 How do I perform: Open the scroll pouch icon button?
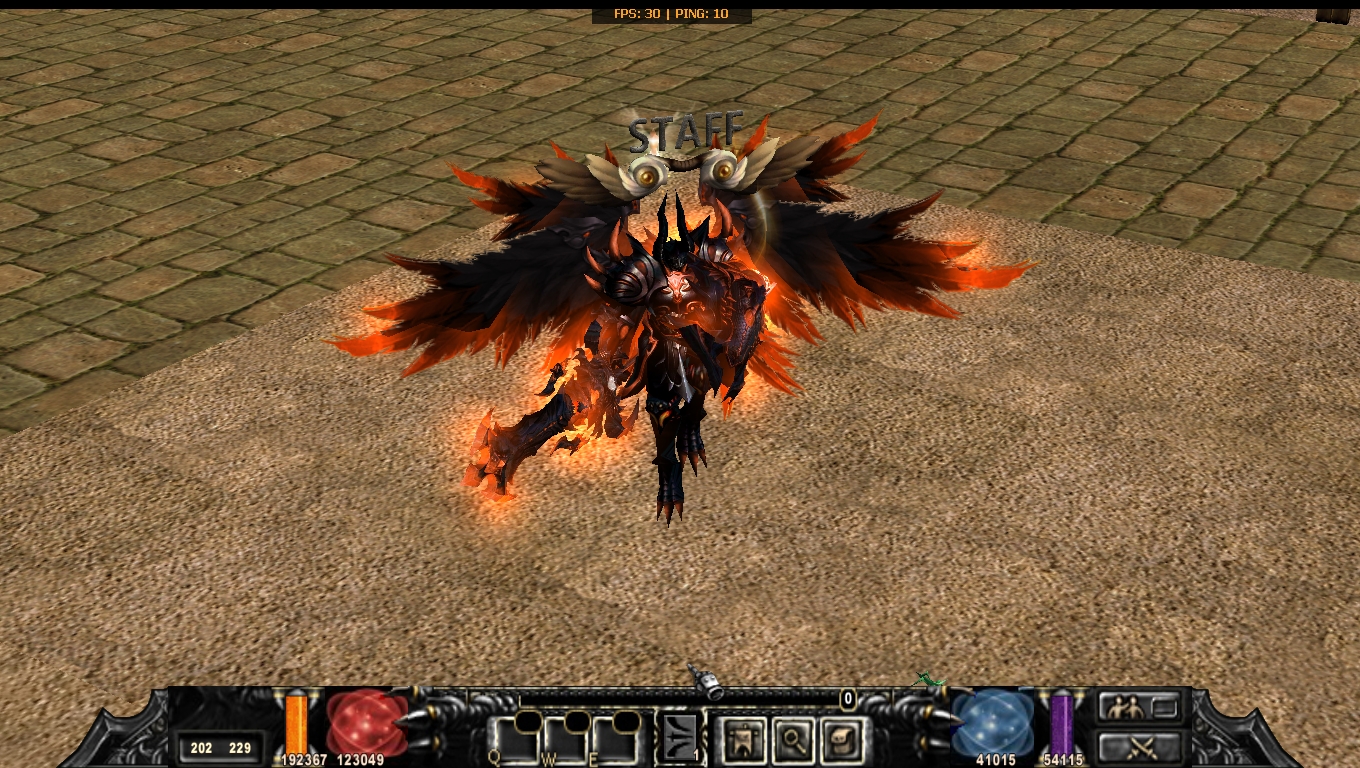pos(839,740)
